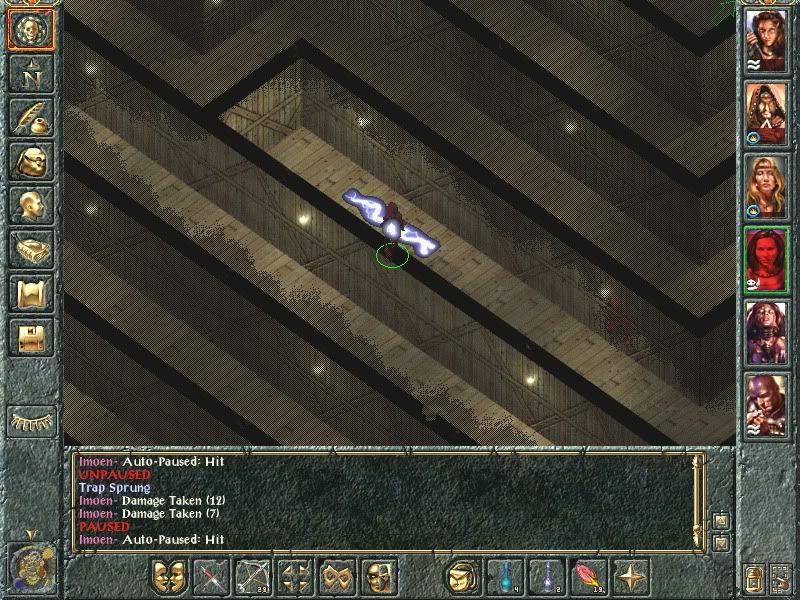
Task: Select the red feather item with count 19
Action: (x=588, y=577)
